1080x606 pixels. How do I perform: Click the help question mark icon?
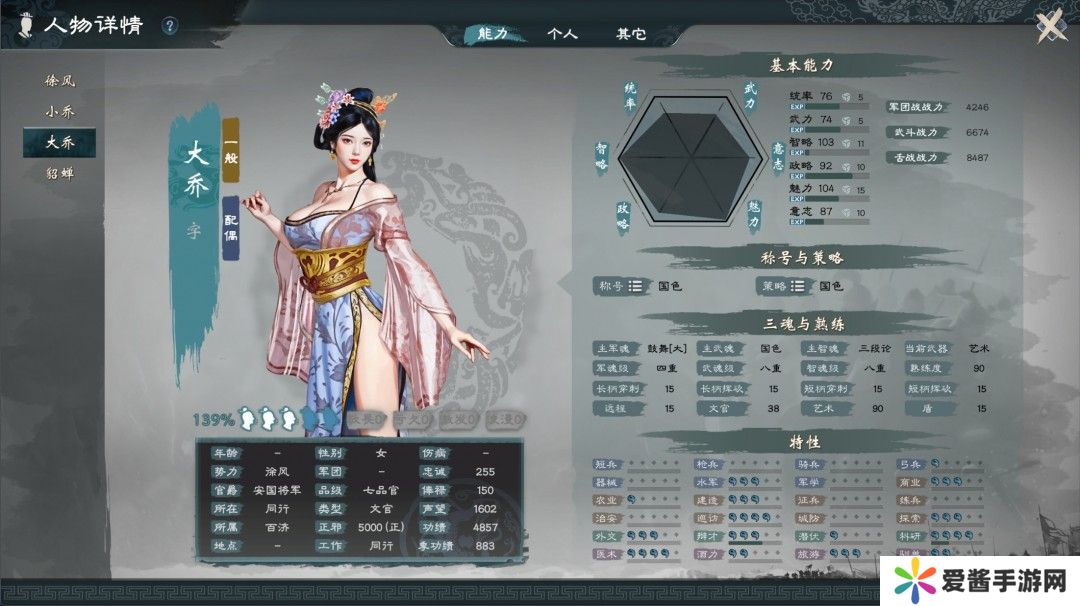(x=170, y=26)
